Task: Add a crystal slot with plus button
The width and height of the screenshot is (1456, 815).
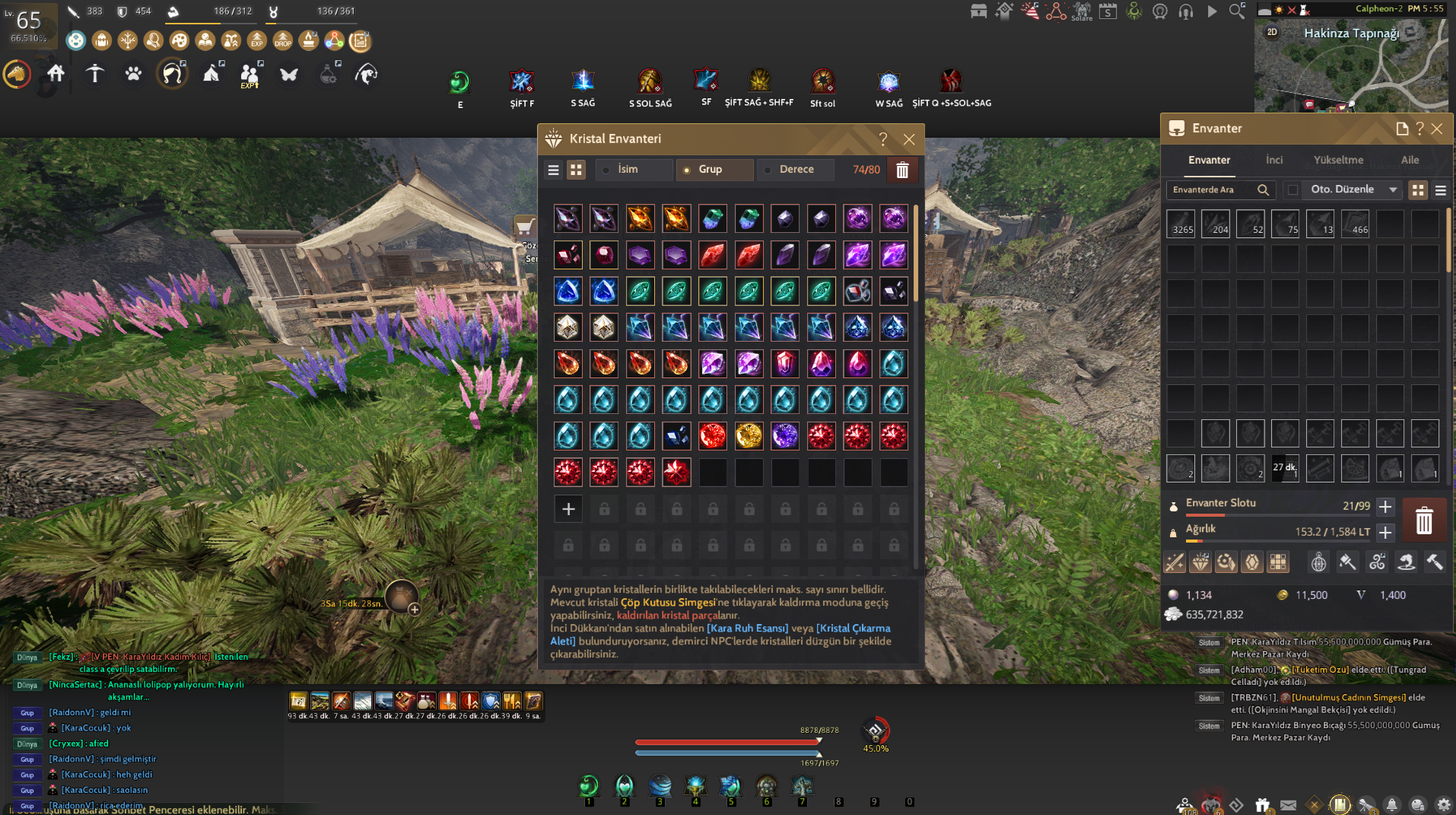Action: 568,509
